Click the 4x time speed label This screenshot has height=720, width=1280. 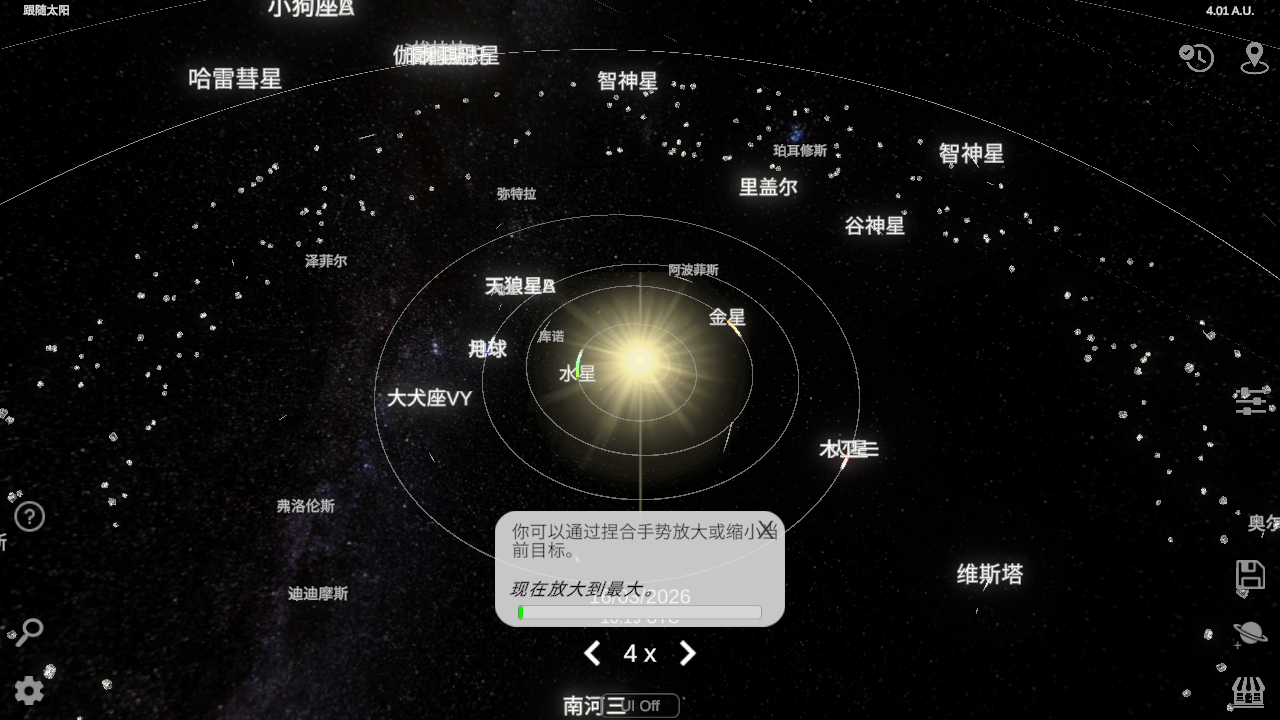point(639,653)
